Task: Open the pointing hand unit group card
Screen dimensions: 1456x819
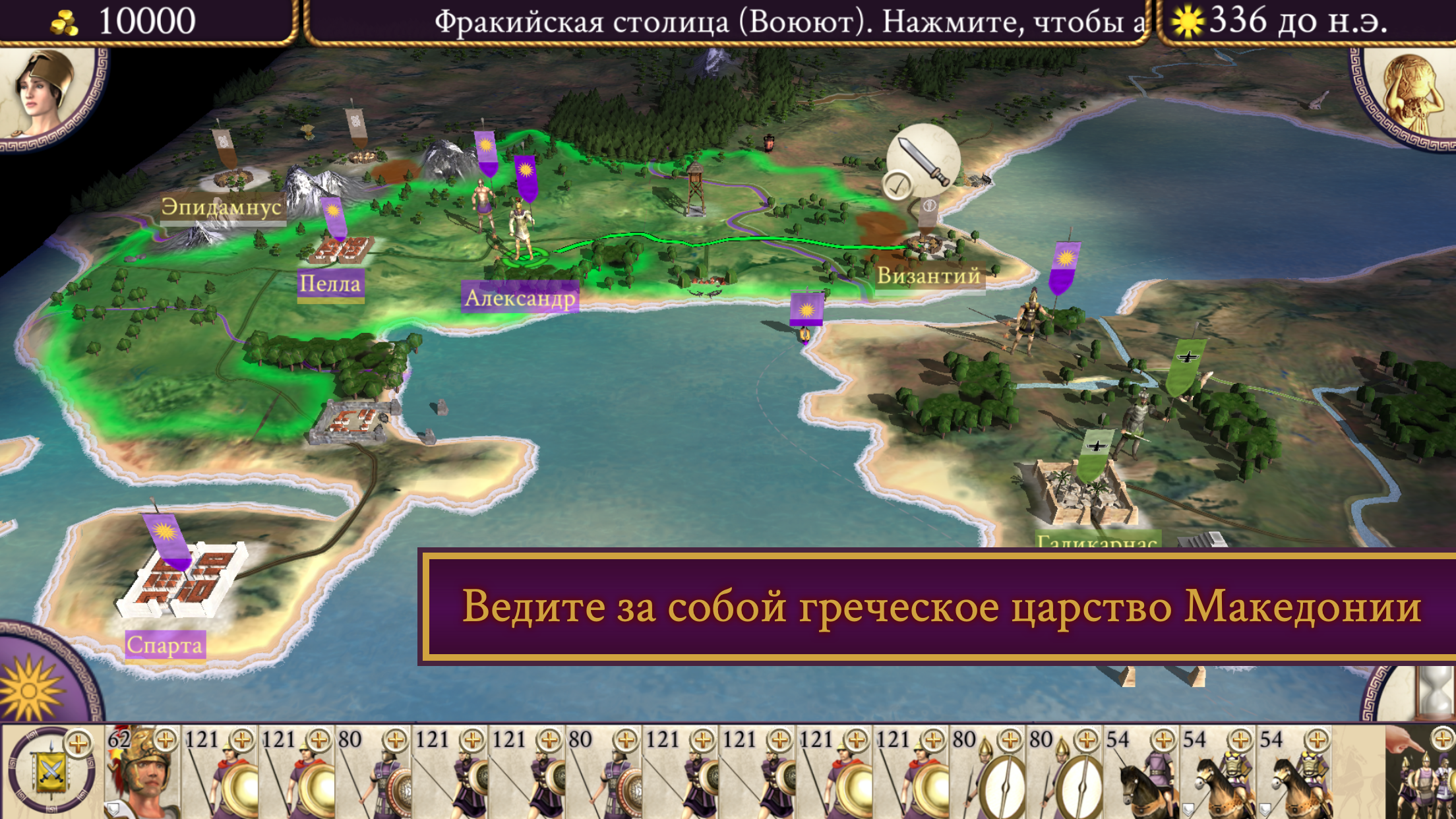Action: [x=1420, y=773]
